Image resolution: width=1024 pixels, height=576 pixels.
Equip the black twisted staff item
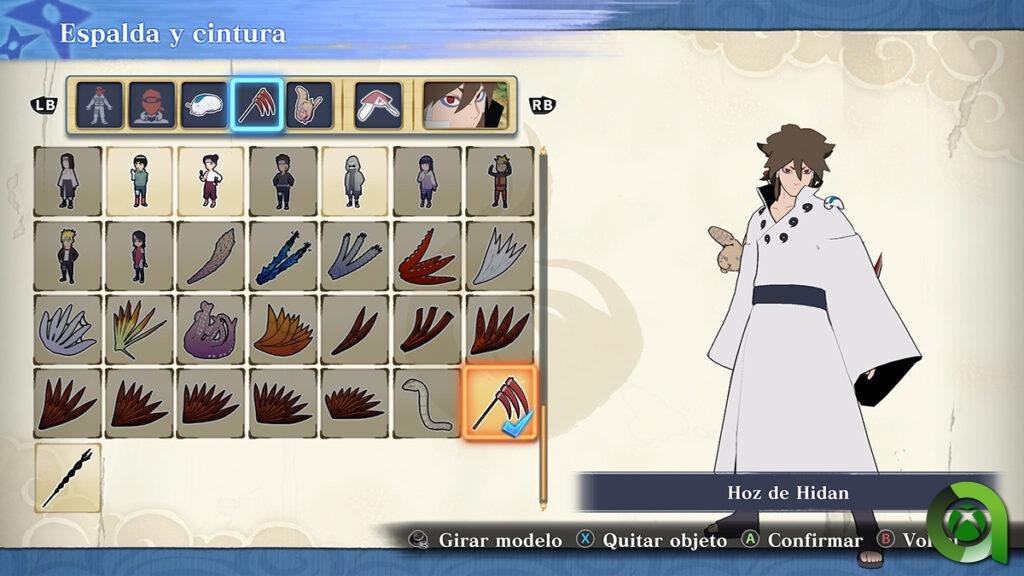[x=68, y=478]
